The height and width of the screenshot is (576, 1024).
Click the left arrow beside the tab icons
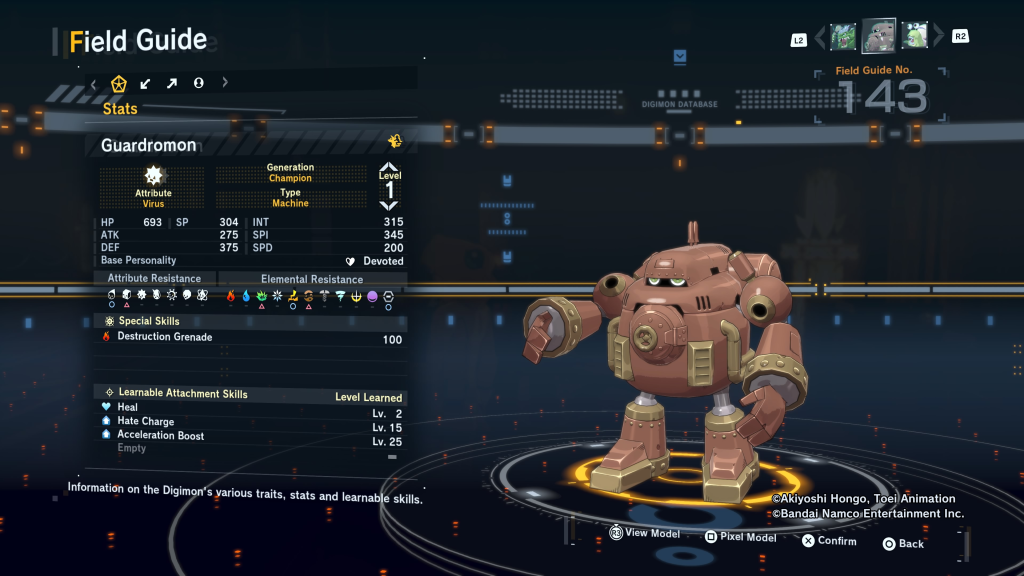point(94,83)
